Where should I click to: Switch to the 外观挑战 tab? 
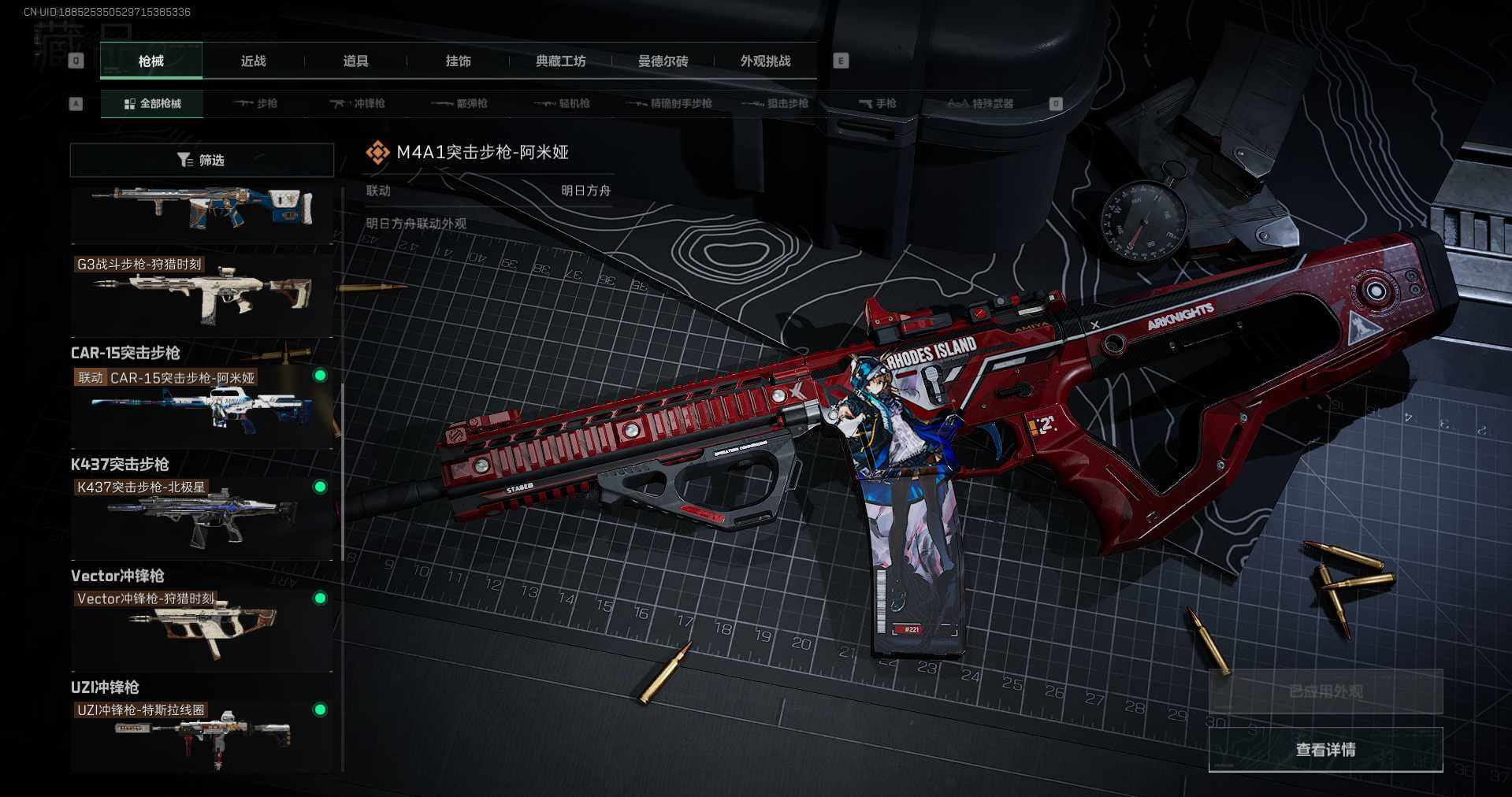click(x=765, y=61)
